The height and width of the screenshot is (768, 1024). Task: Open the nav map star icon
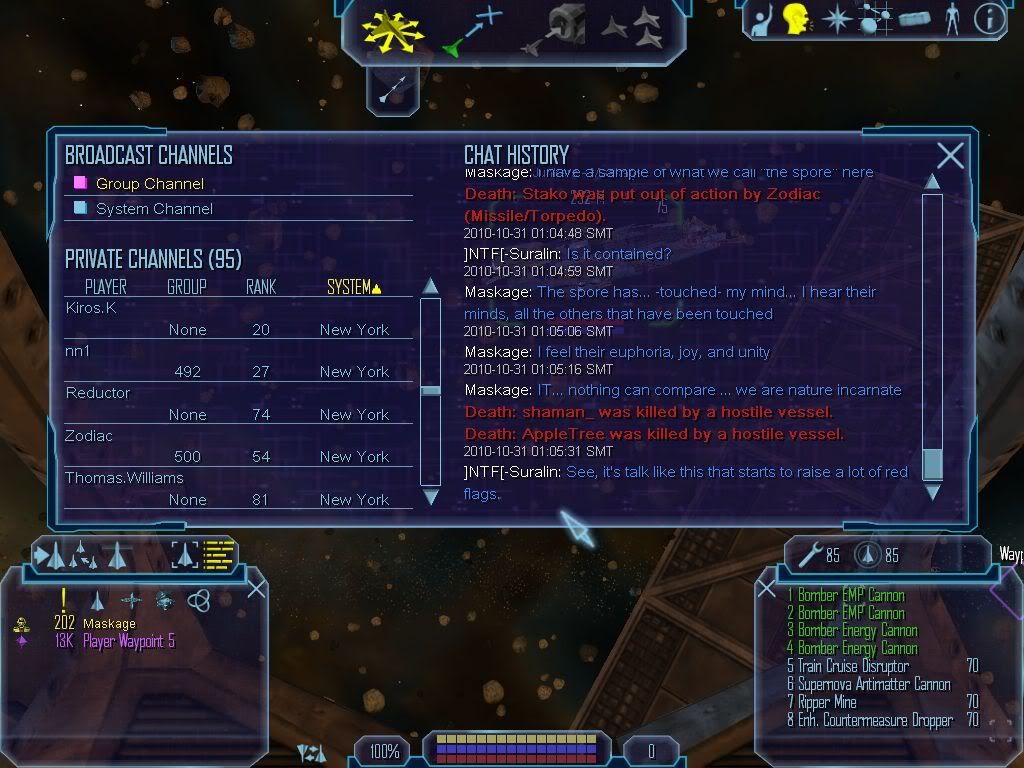click(834, 19)
